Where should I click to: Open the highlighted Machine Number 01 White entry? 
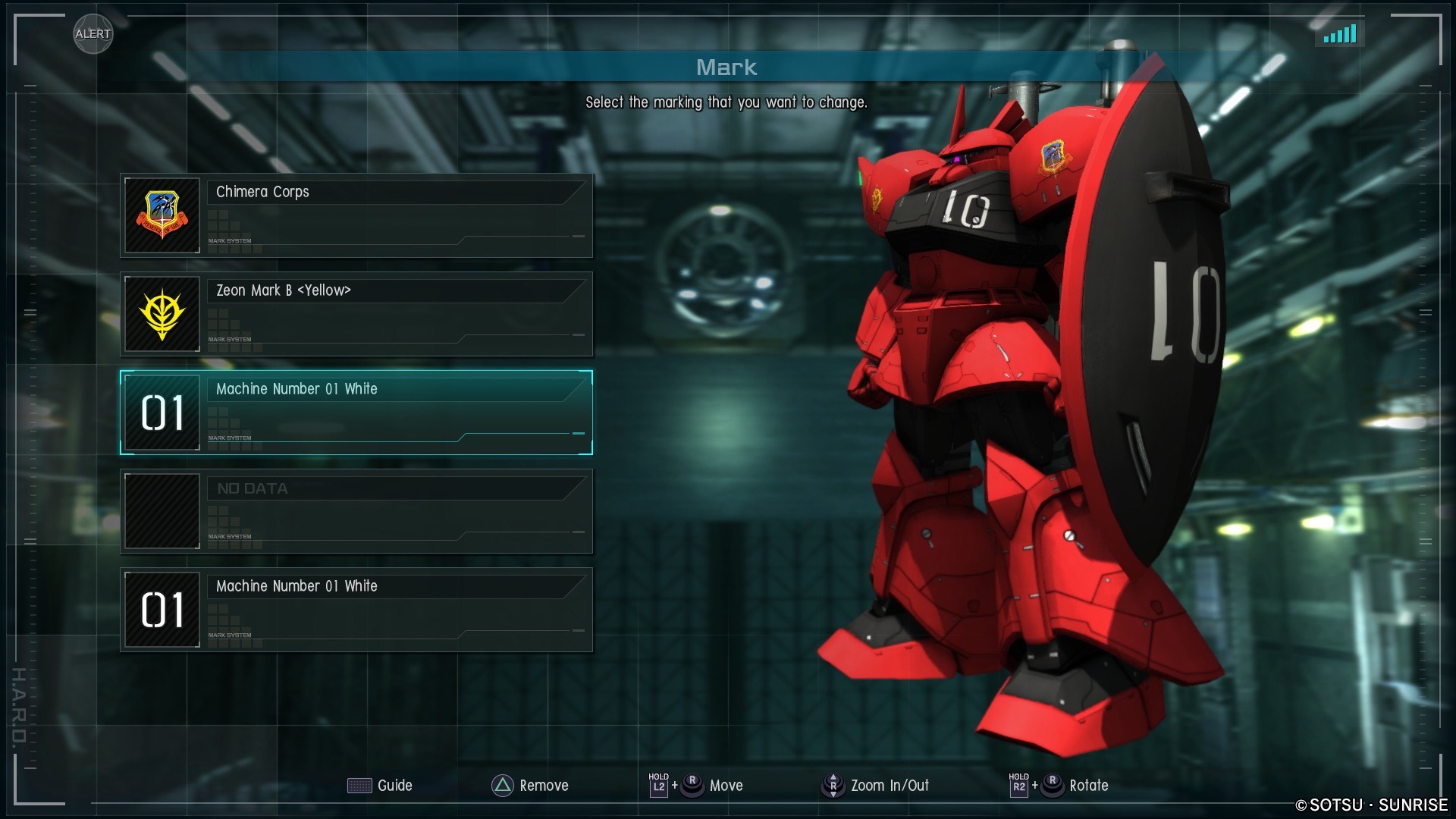356,413
